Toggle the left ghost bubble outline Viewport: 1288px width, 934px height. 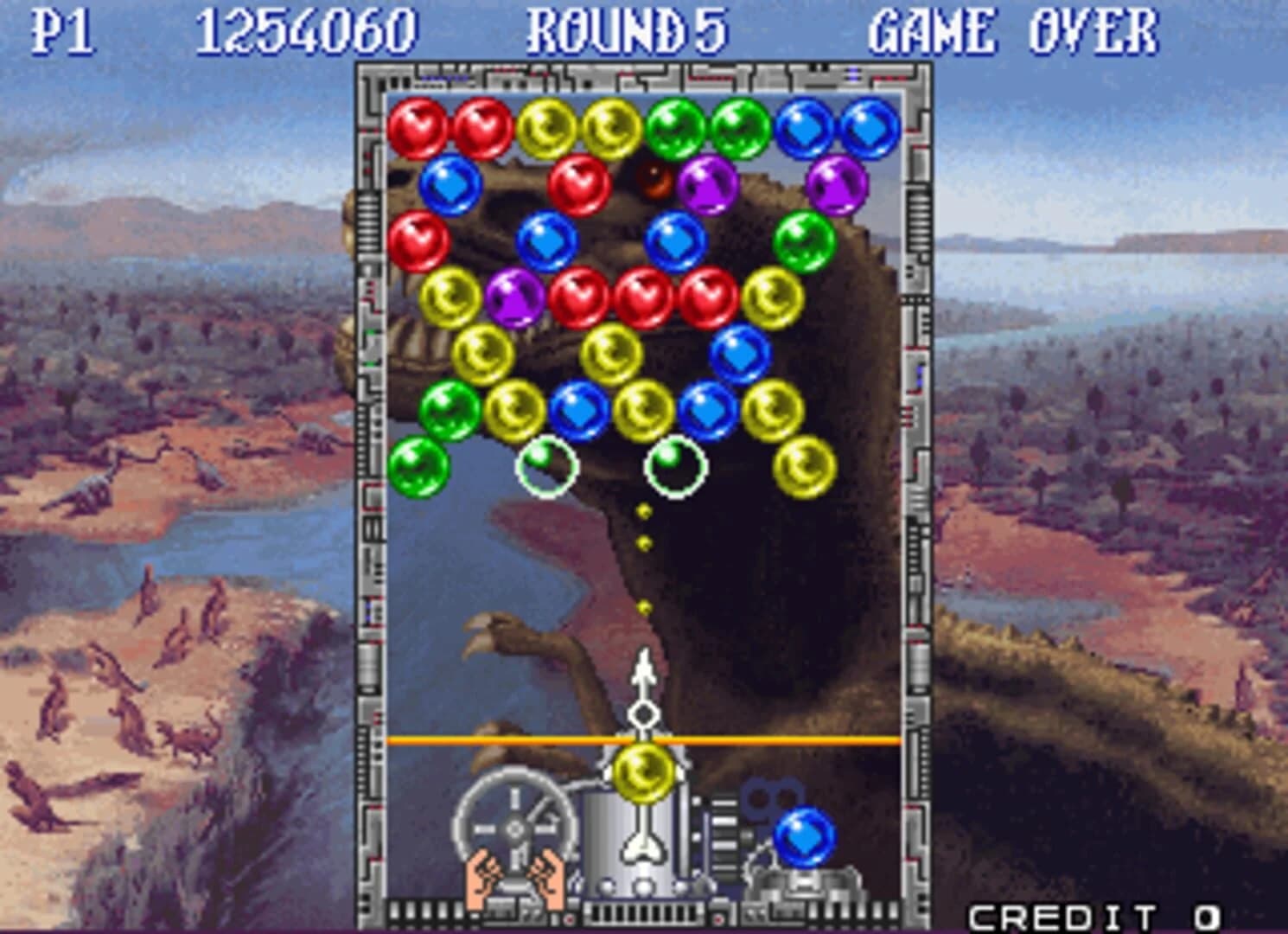tap(545, 468)
